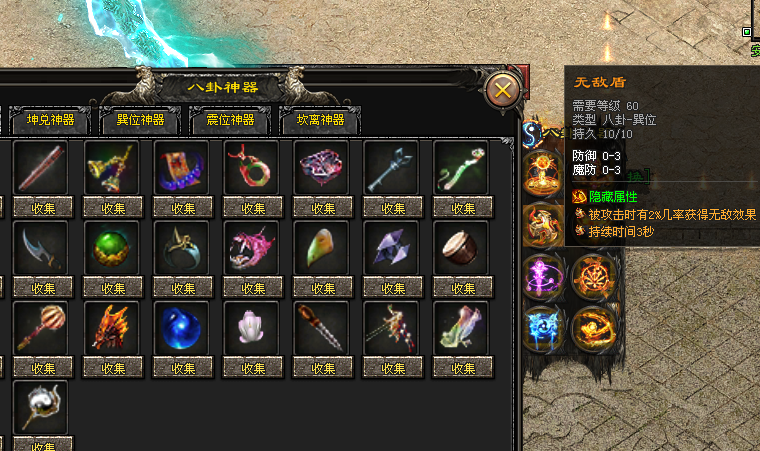Screen dimensions: 760x451
Task: Pick the curved blade weapon slot
Action: coord(41,247)
